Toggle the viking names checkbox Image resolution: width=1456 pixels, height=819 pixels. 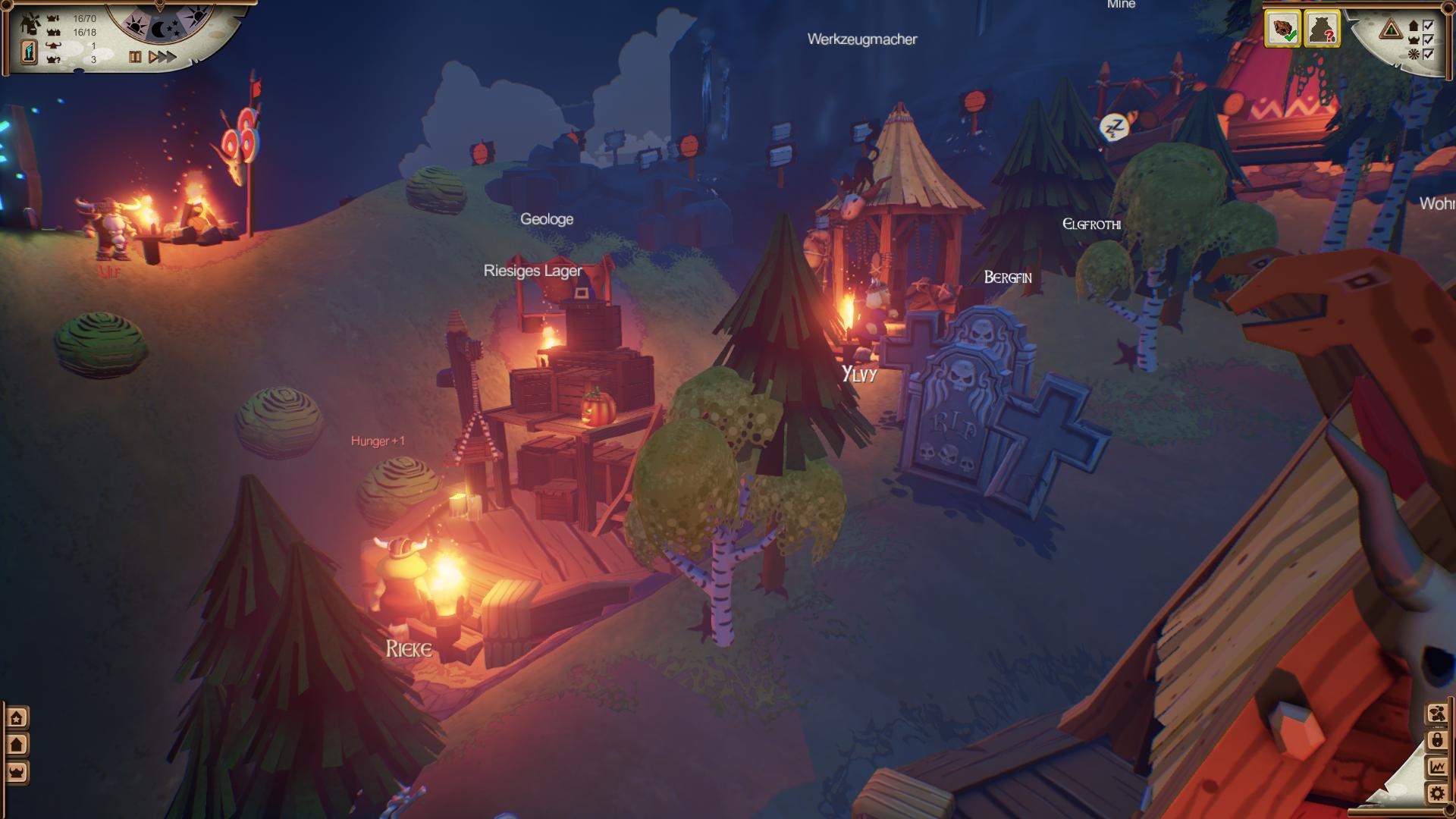coord(1429,39)
